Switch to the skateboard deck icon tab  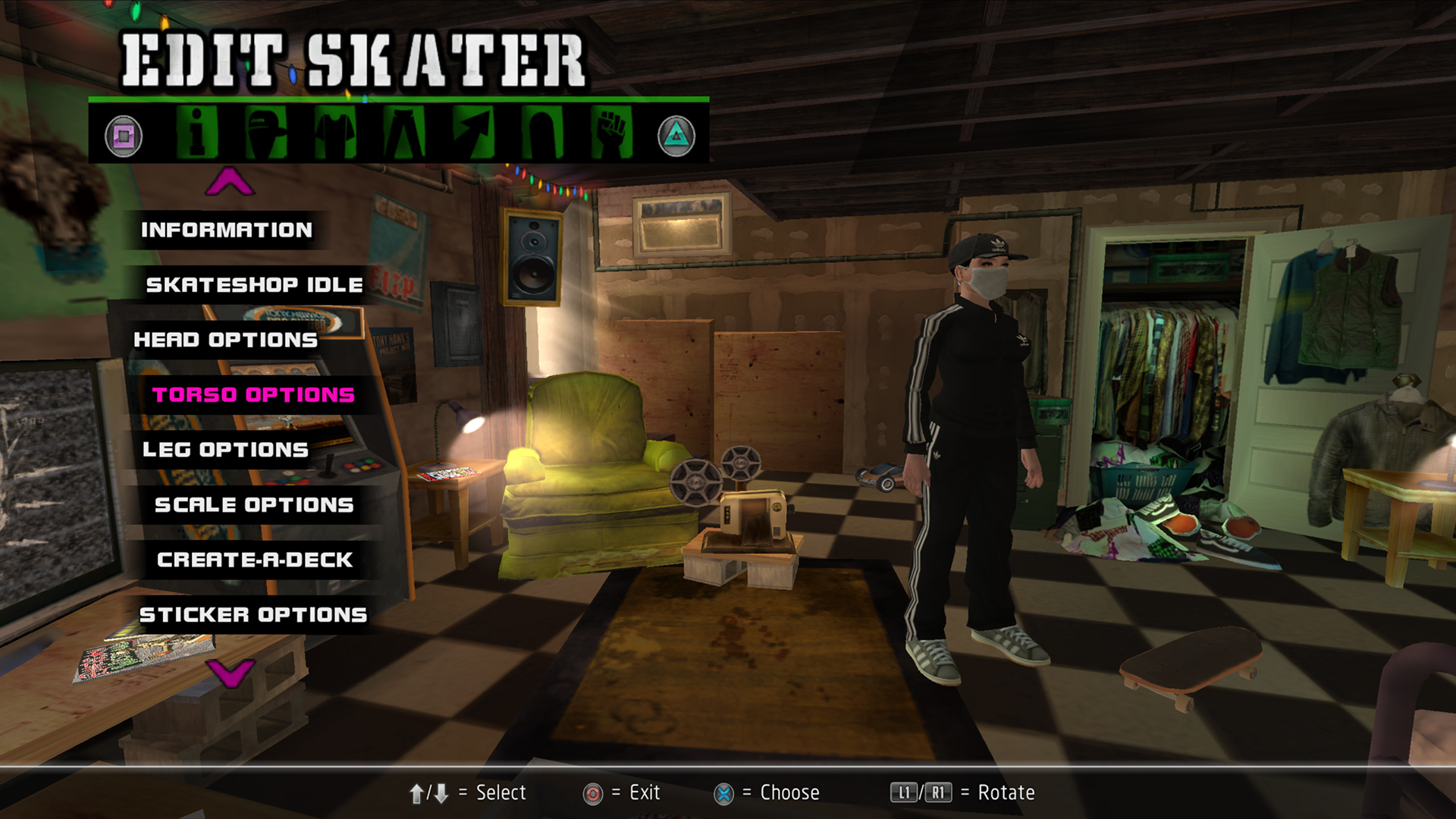coord(542,133)
